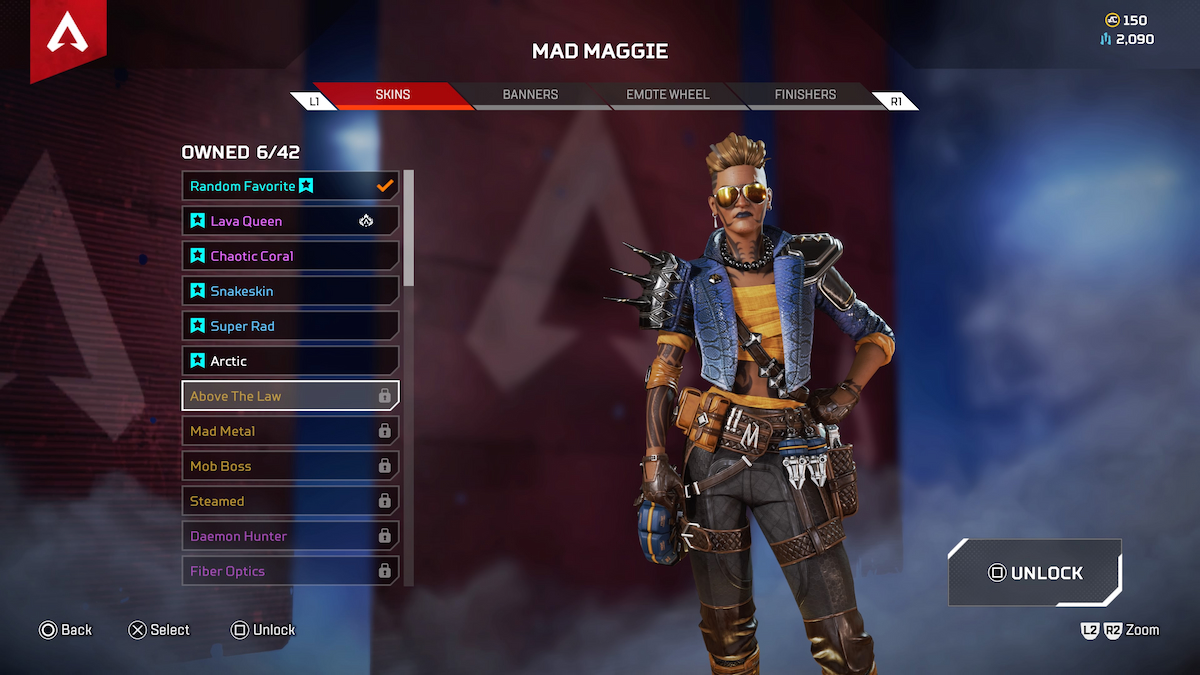Equip the Snakeskin skin
Screen dimensions: 1200x675
pyautogui.click(x=290, y=291)
